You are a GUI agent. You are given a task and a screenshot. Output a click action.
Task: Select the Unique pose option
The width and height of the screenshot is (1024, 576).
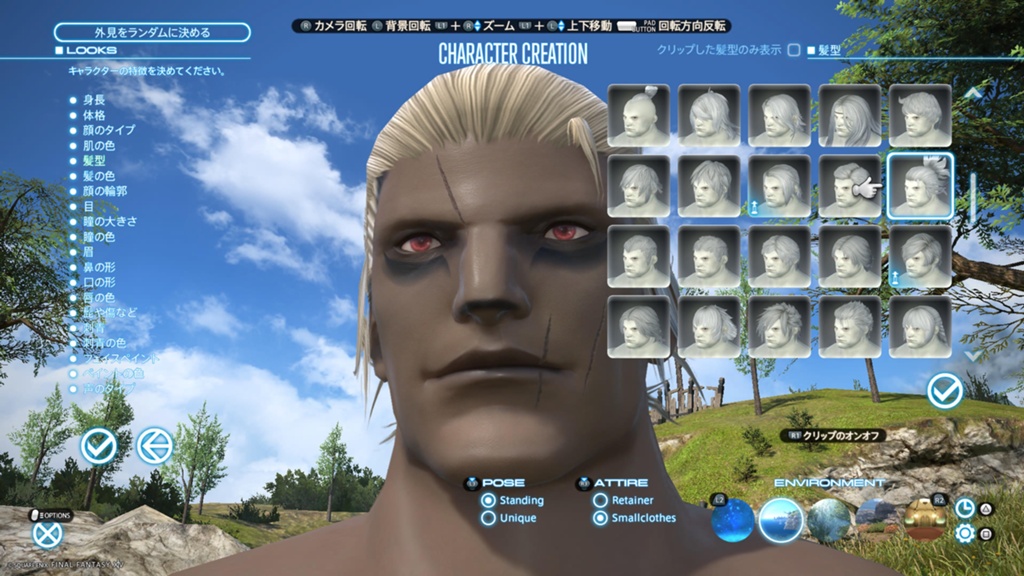click(489, 518)
